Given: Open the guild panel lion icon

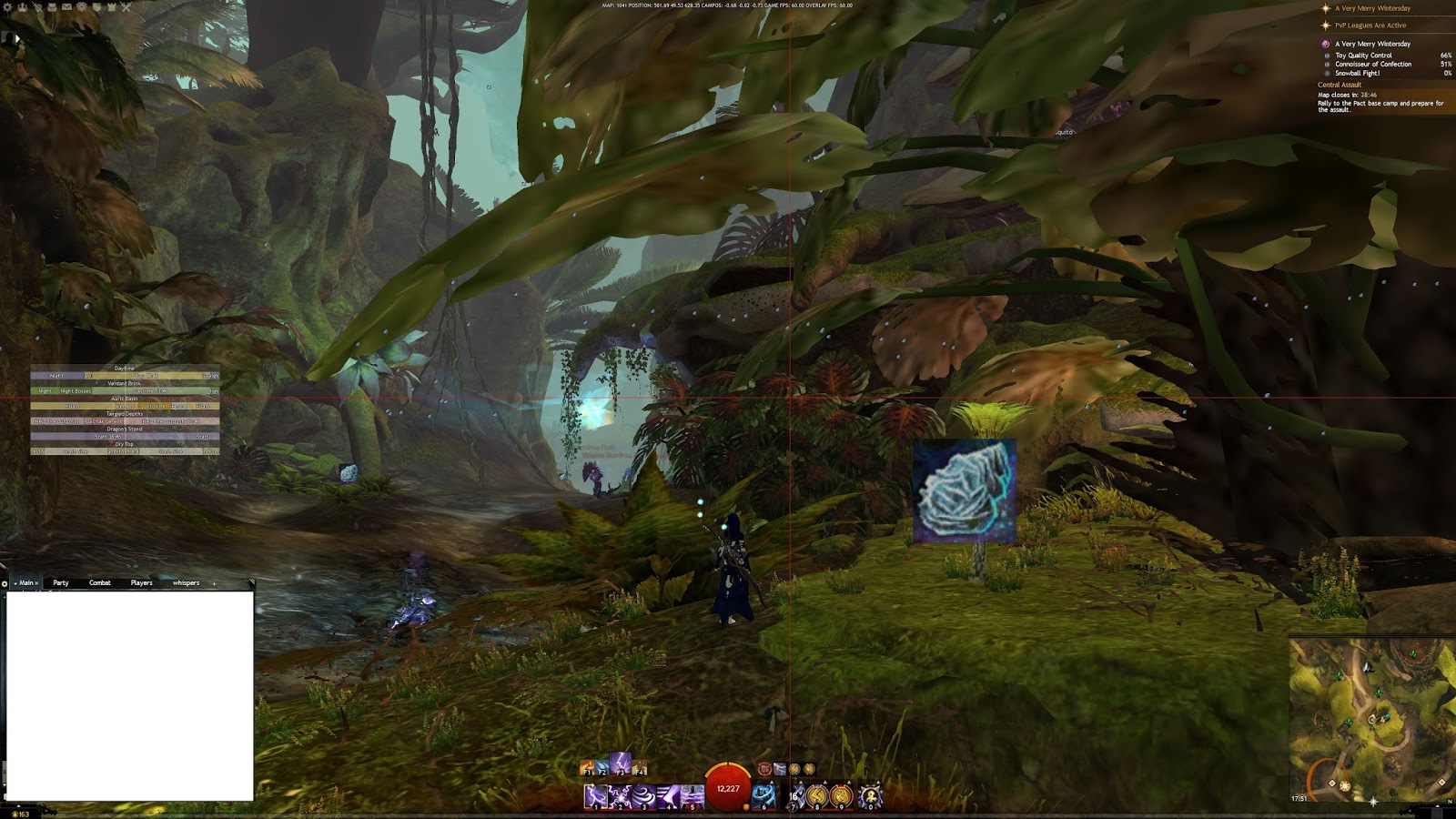Looking at the screenshot, I should (x=82, y=7).
